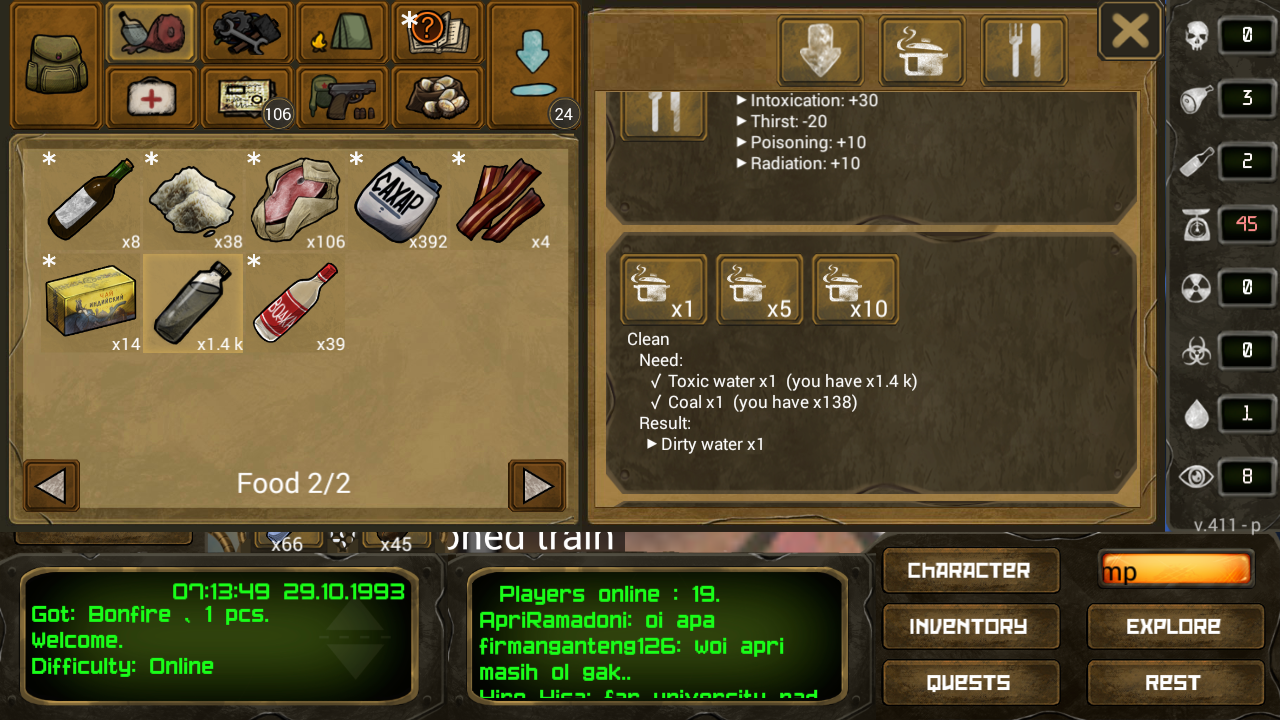Image resolution: width=1280 pixels, height=720 pixels.
Task: Choose the toxic water bottle slot
Action: click(x=193, y=303)
